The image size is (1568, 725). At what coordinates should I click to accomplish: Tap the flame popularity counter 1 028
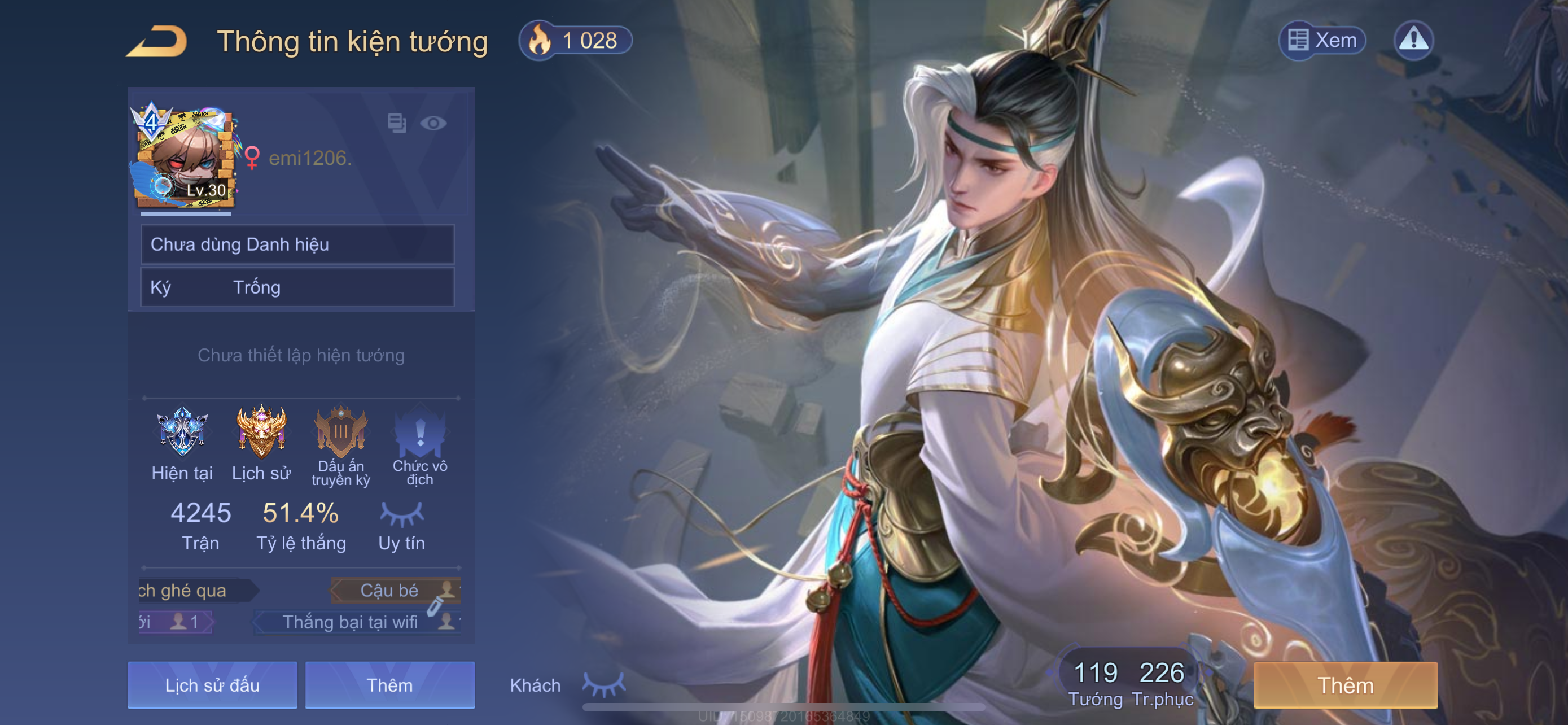point(575,41)
